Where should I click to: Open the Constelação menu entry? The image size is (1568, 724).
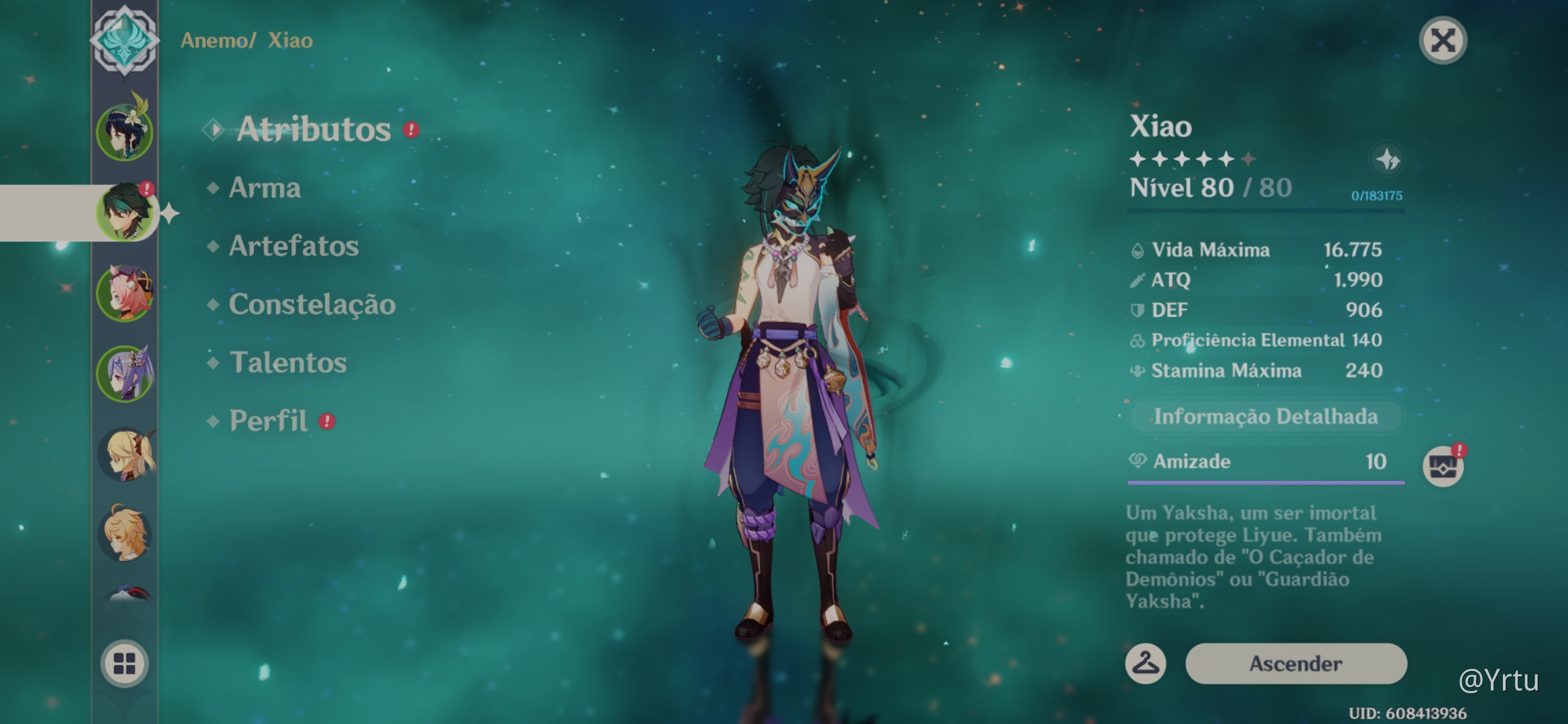(x=312, y=304)
